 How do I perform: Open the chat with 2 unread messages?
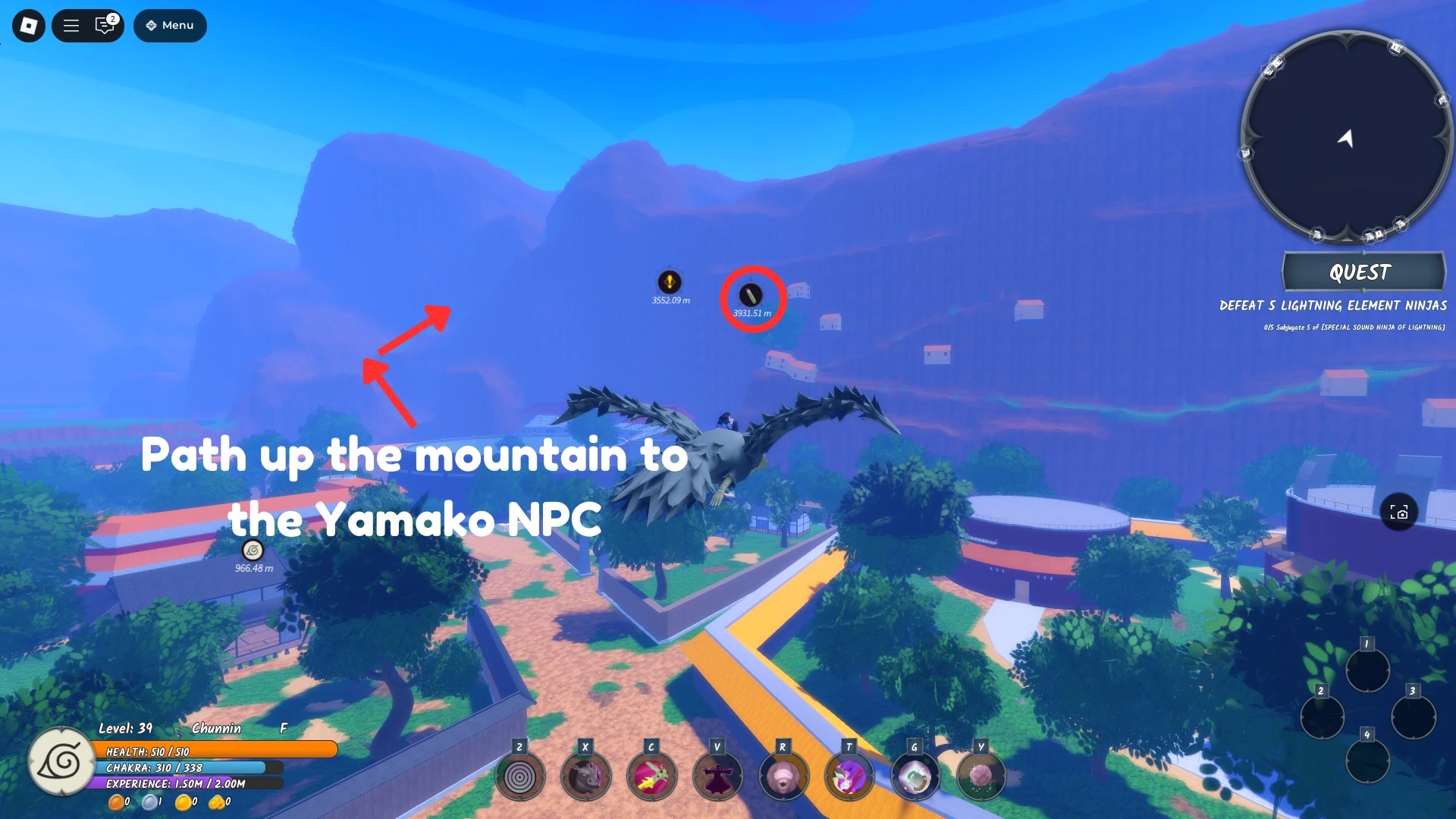(x=104, y=25)
